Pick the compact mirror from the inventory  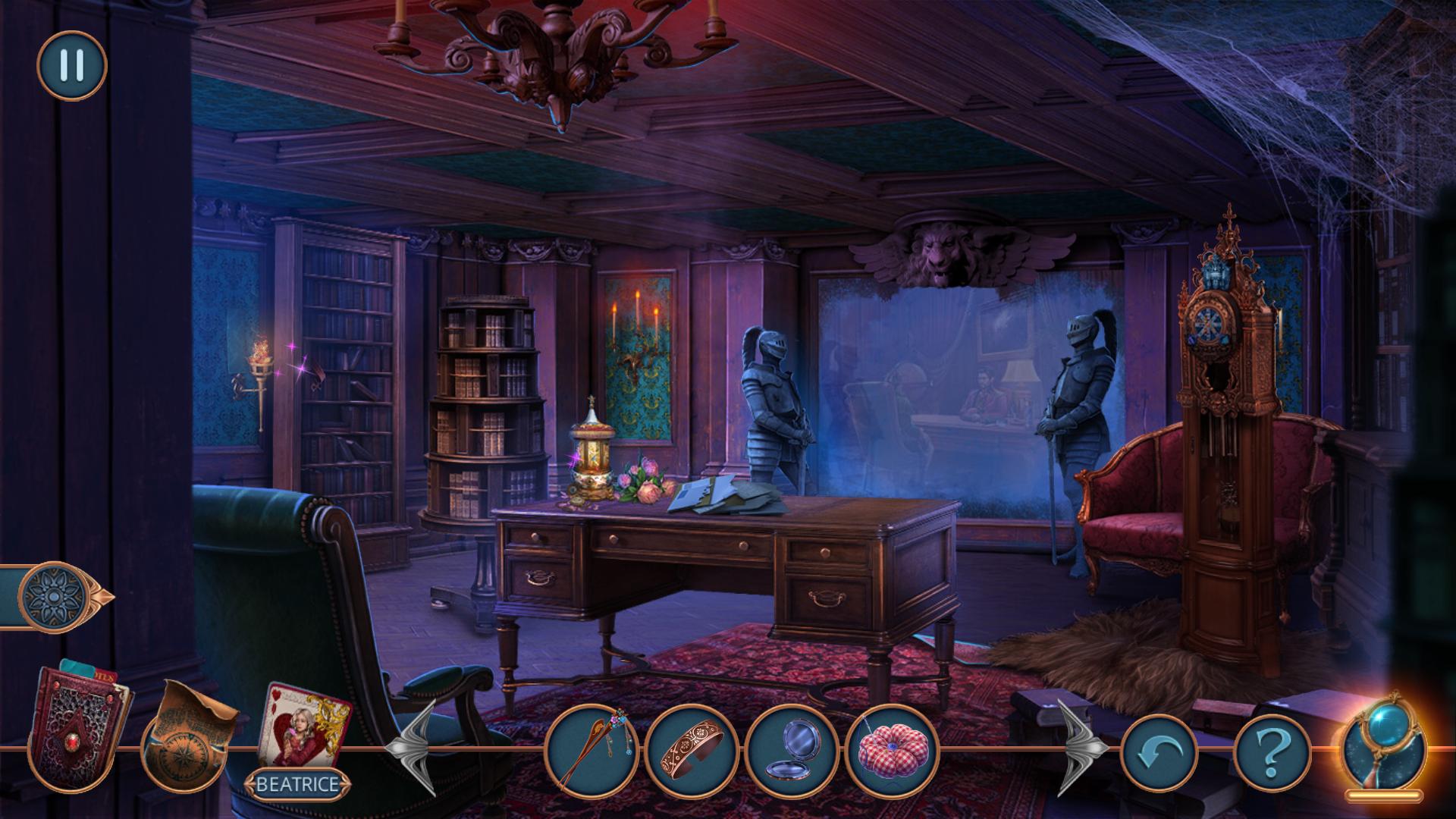(792, 751)
